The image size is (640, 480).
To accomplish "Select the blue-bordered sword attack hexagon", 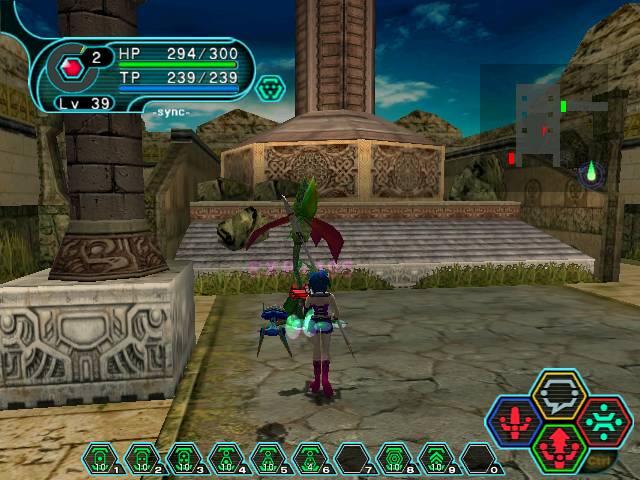I will (515, 422).
